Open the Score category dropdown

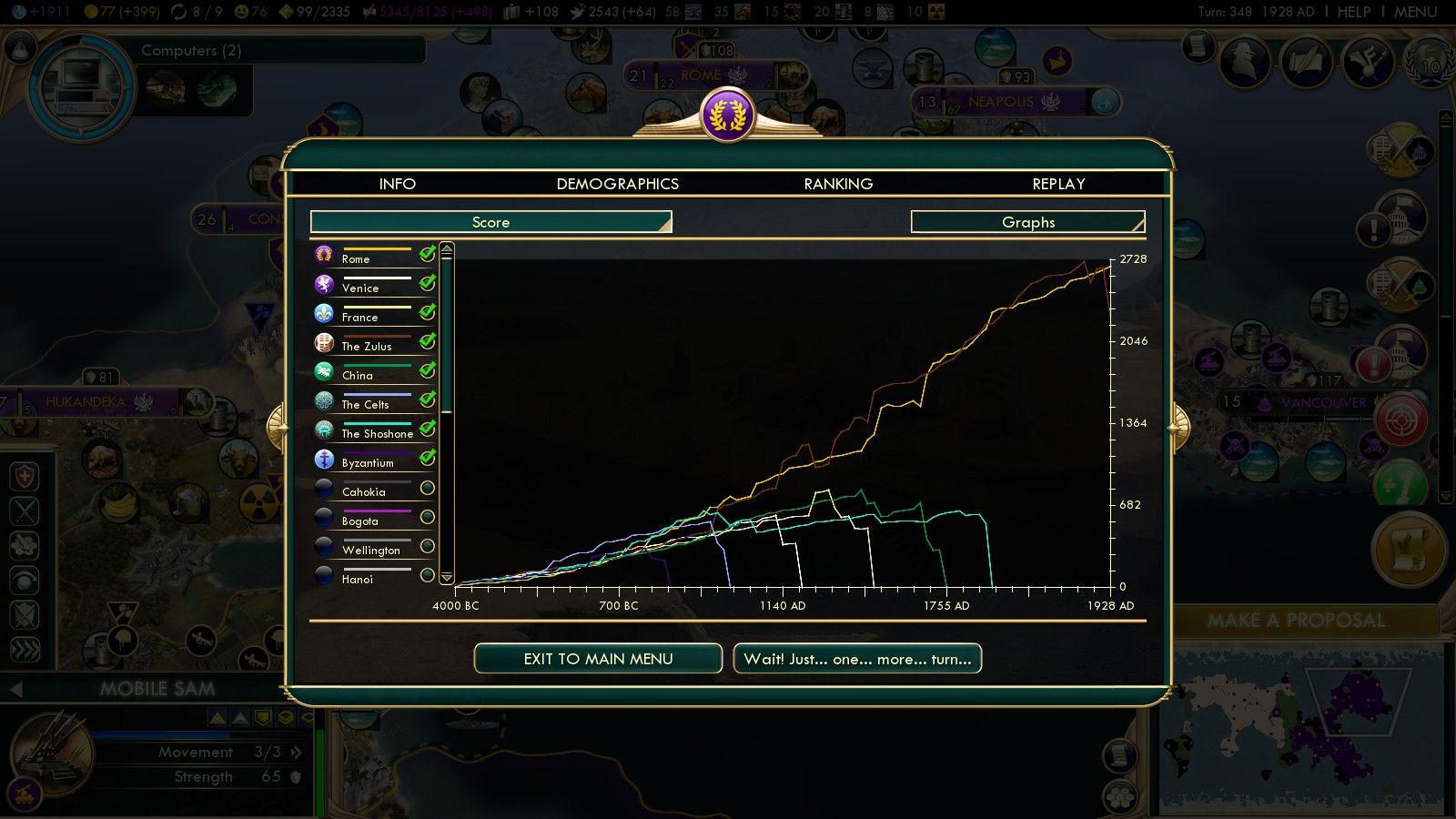[x=490, y=221]
